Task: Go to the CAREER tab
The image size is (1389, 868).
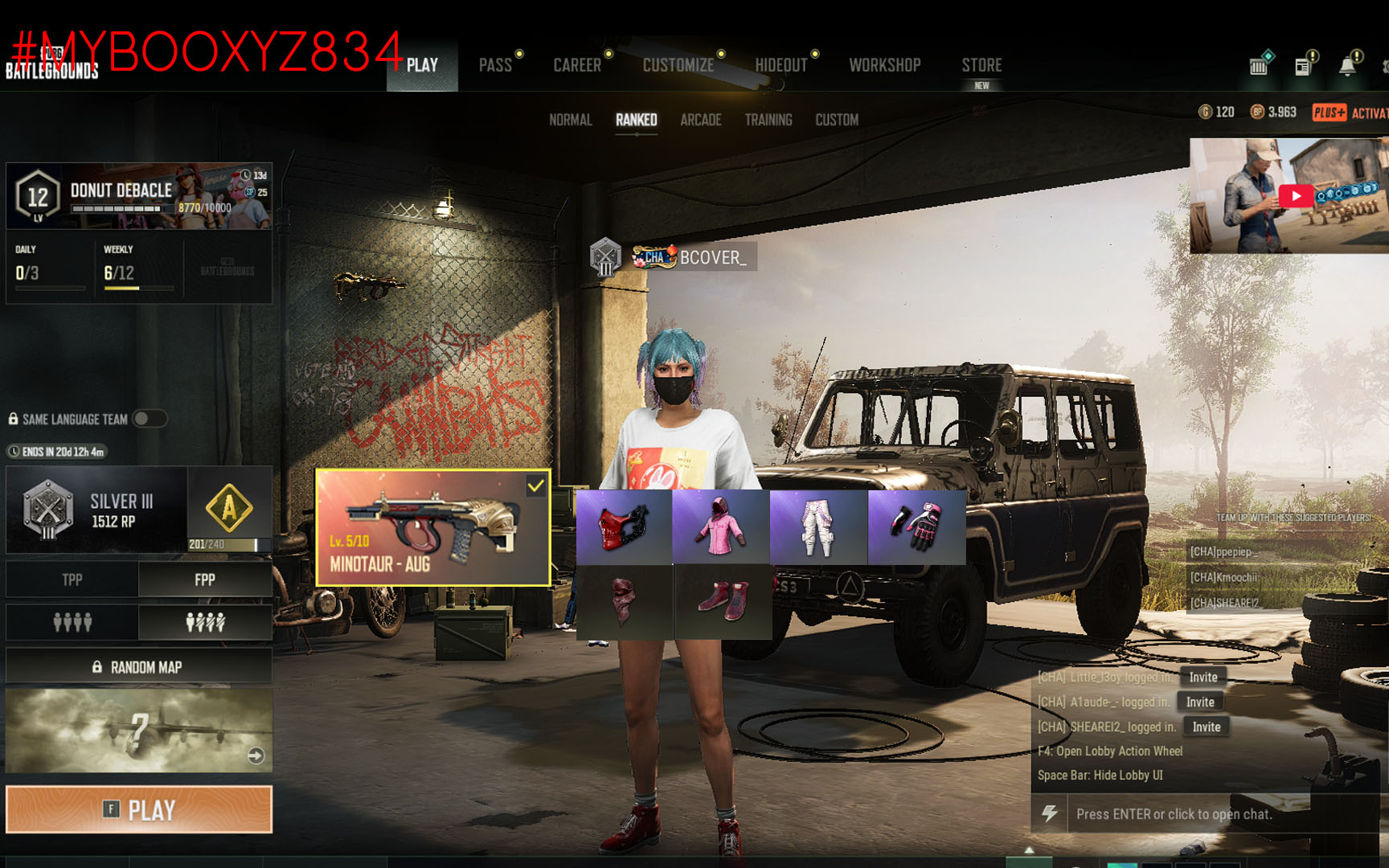Action: pyautogui.click(x=577, y=65)
